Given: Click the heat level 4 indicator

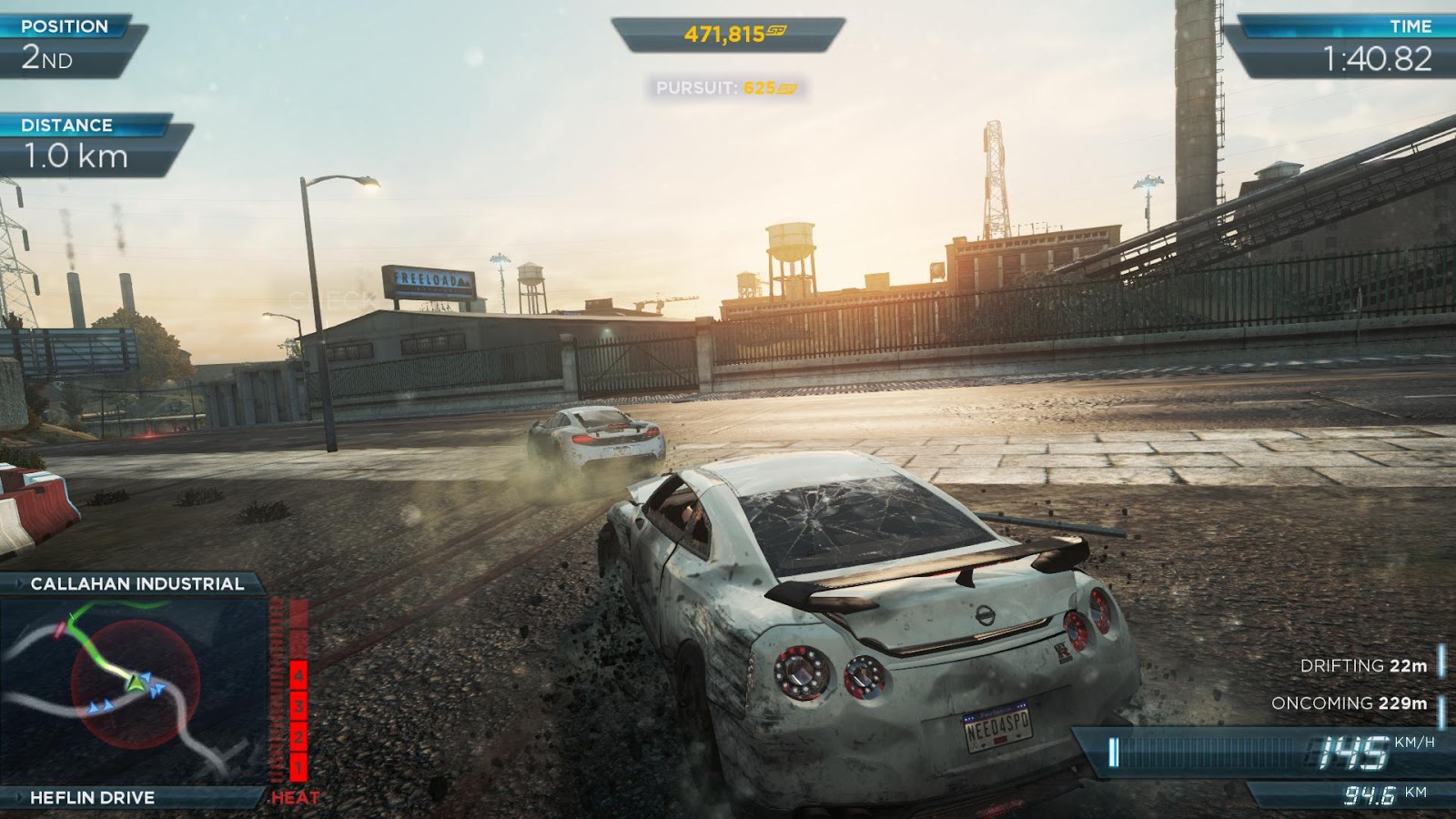Looking at the screenshot, I should (x=298, y=678).
